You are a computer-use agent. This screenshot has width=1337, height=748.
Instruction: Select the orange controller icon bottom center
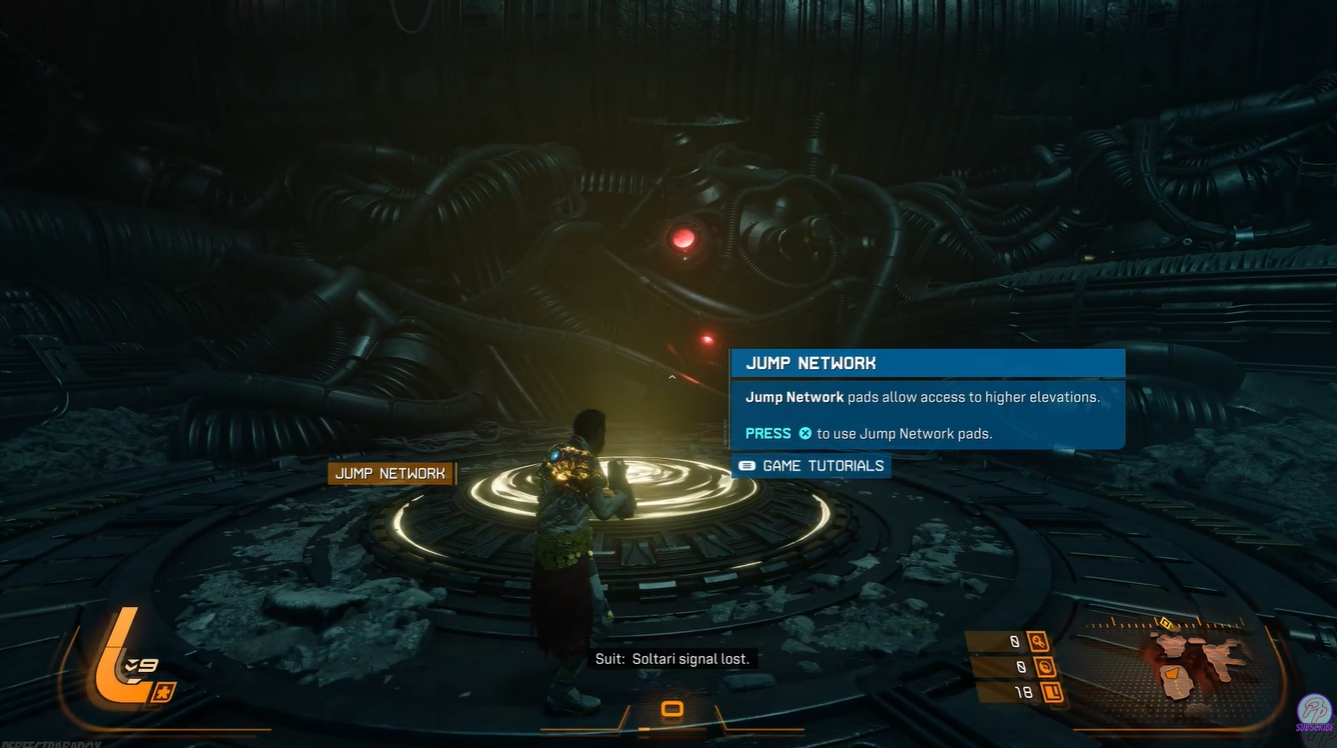(x=671, y=708)
